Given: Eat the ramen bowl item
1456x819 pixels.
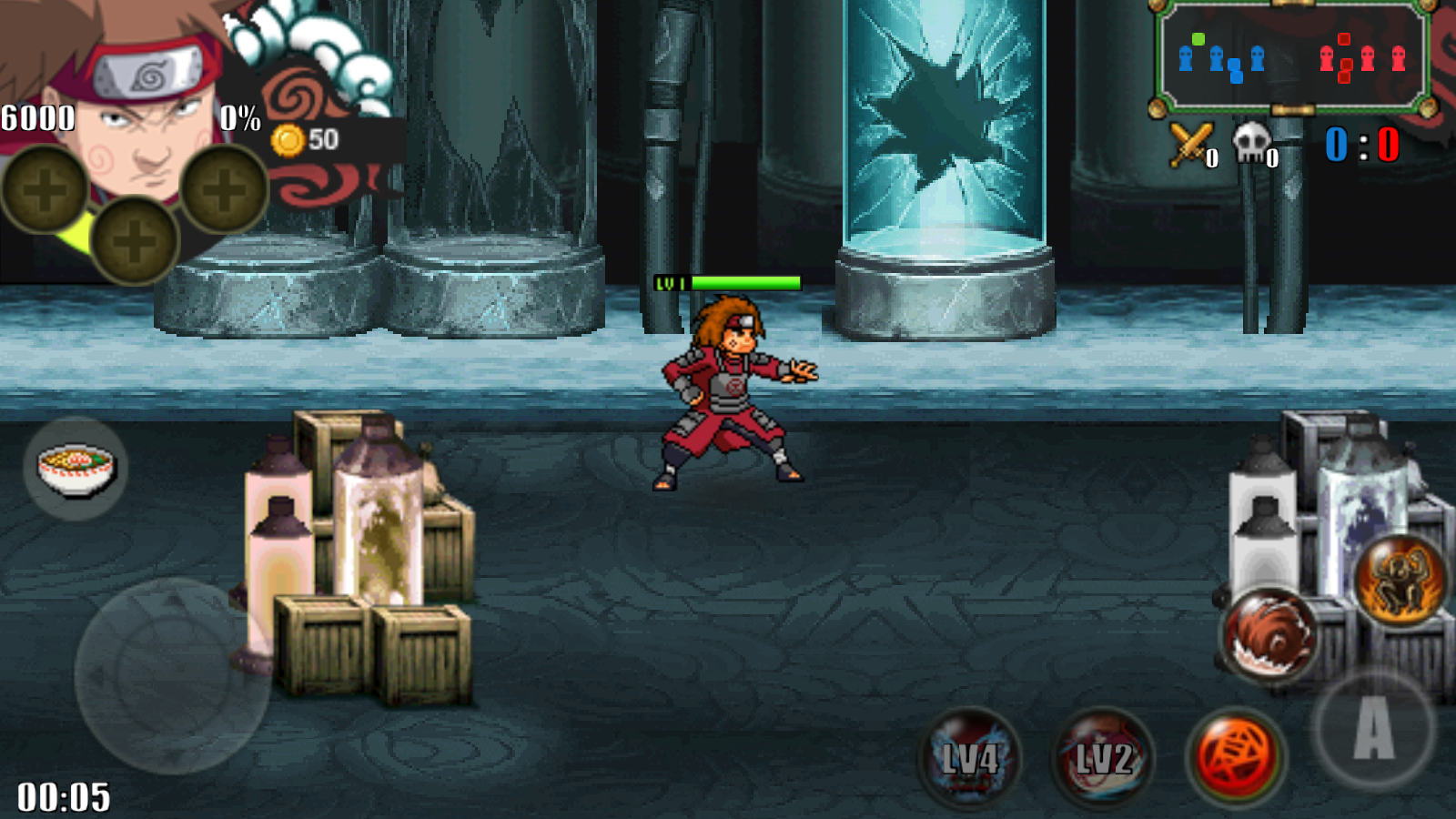Looking at the screenshot, I should (76, 468).
